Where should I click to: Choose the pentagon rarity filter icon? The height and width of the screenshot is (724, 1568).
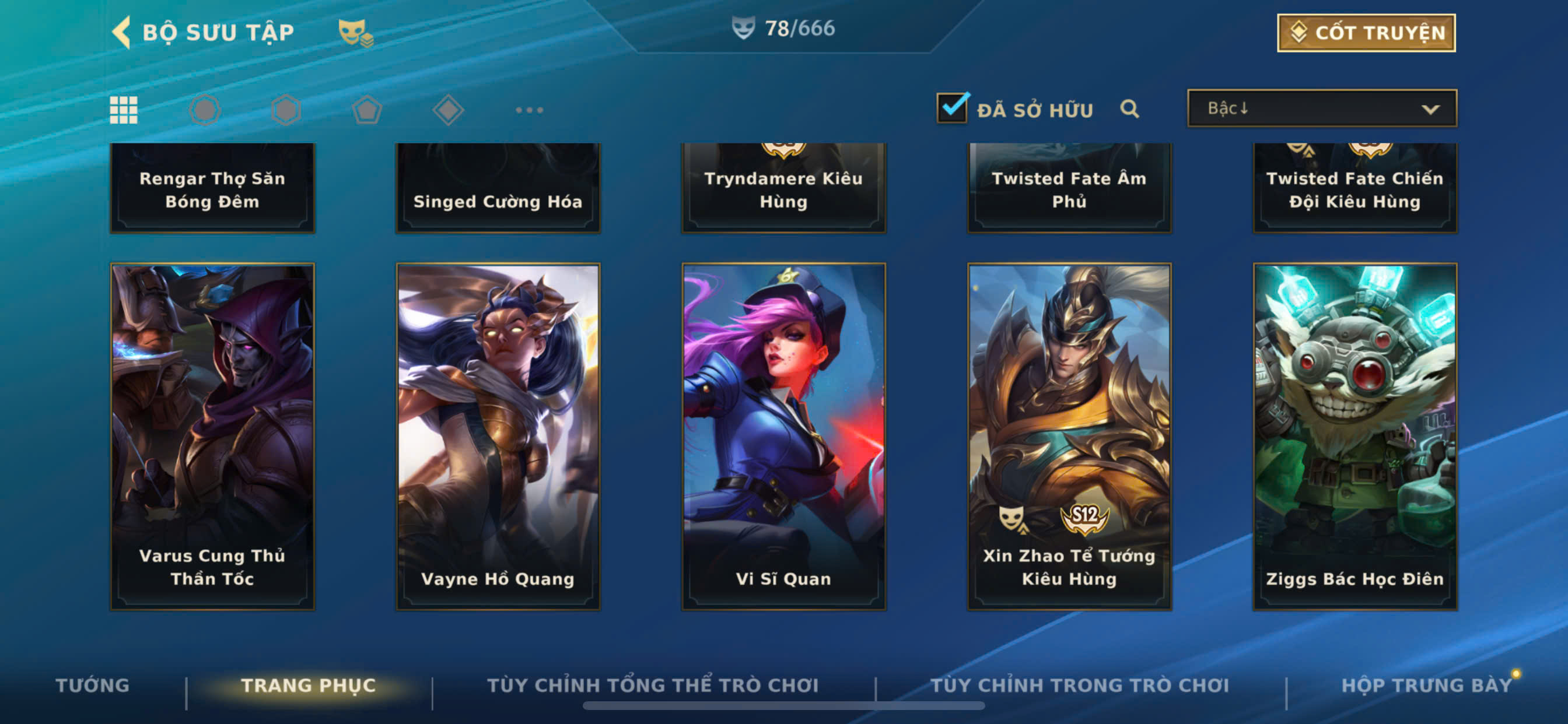point(367,110)
